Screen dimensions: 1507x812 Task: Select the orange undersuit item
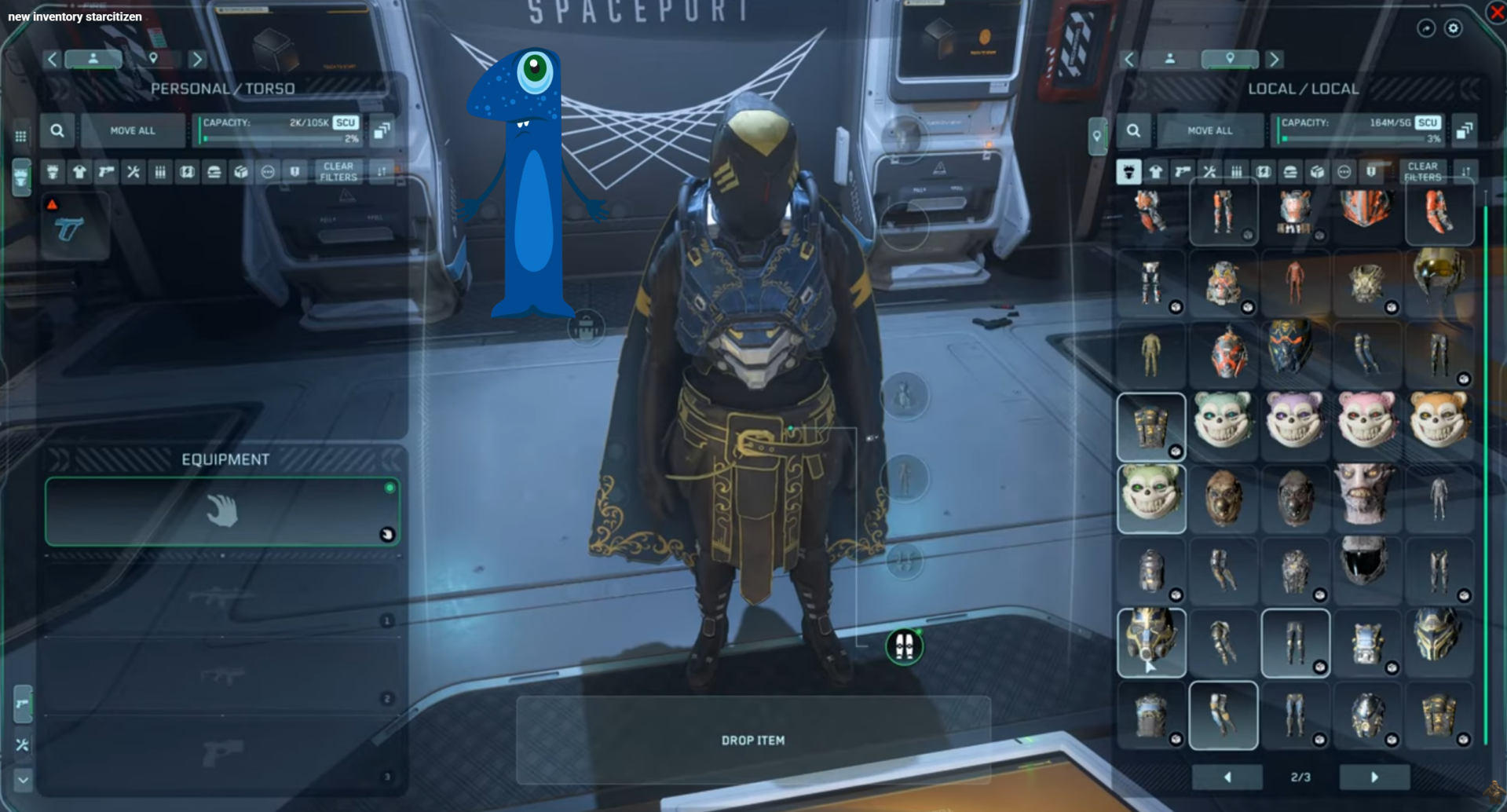(x=1294, y=283)
